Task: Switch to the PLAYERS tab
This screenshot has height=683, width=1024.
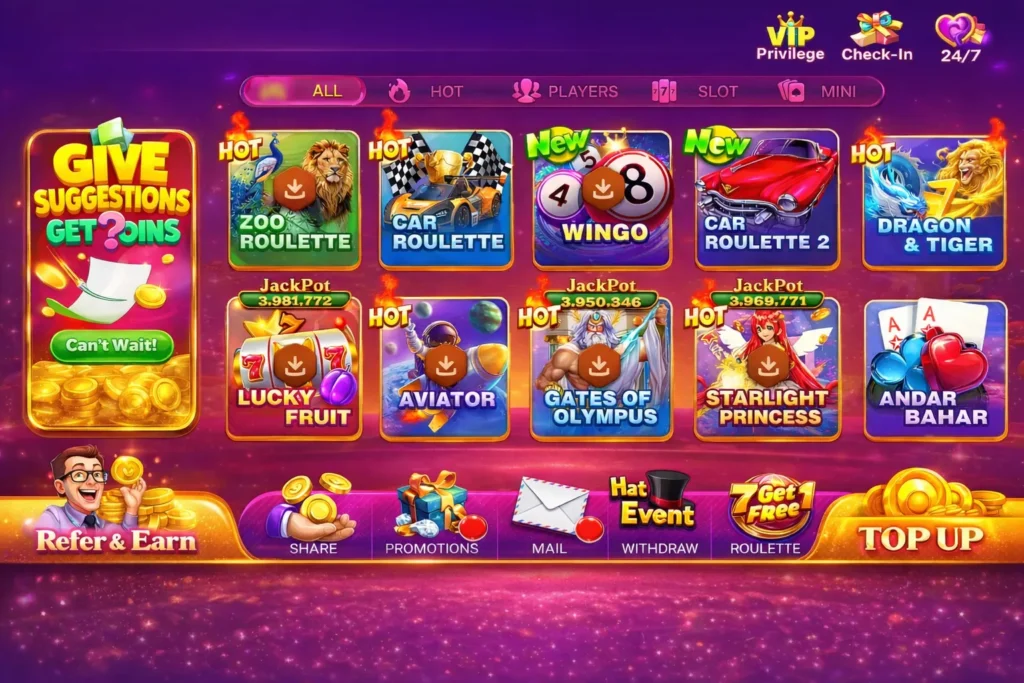Action: (566, 91)
